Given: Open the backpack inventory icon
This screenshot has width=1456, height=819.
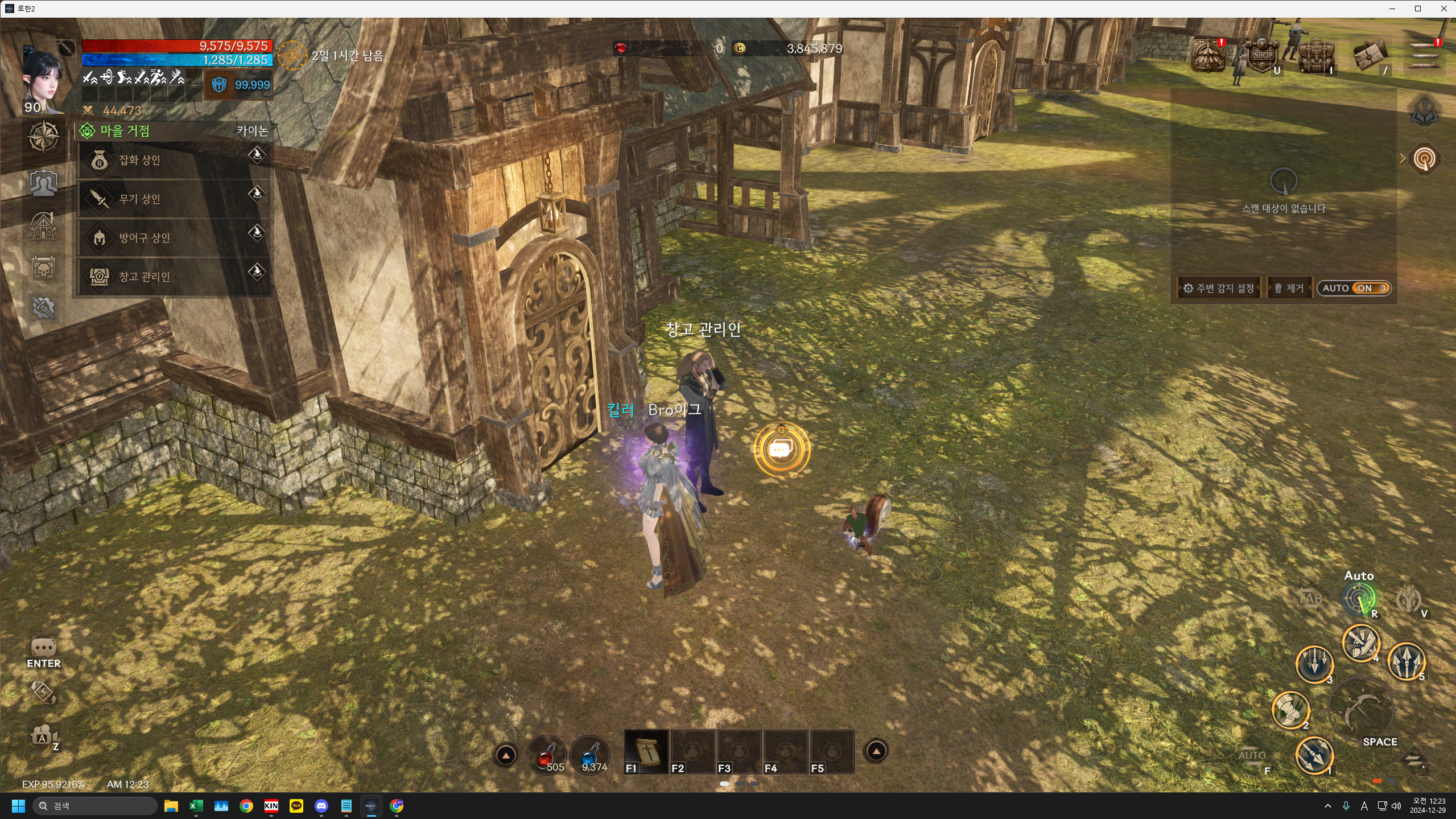Looking at the screenshot, I should coord(1315,57).
